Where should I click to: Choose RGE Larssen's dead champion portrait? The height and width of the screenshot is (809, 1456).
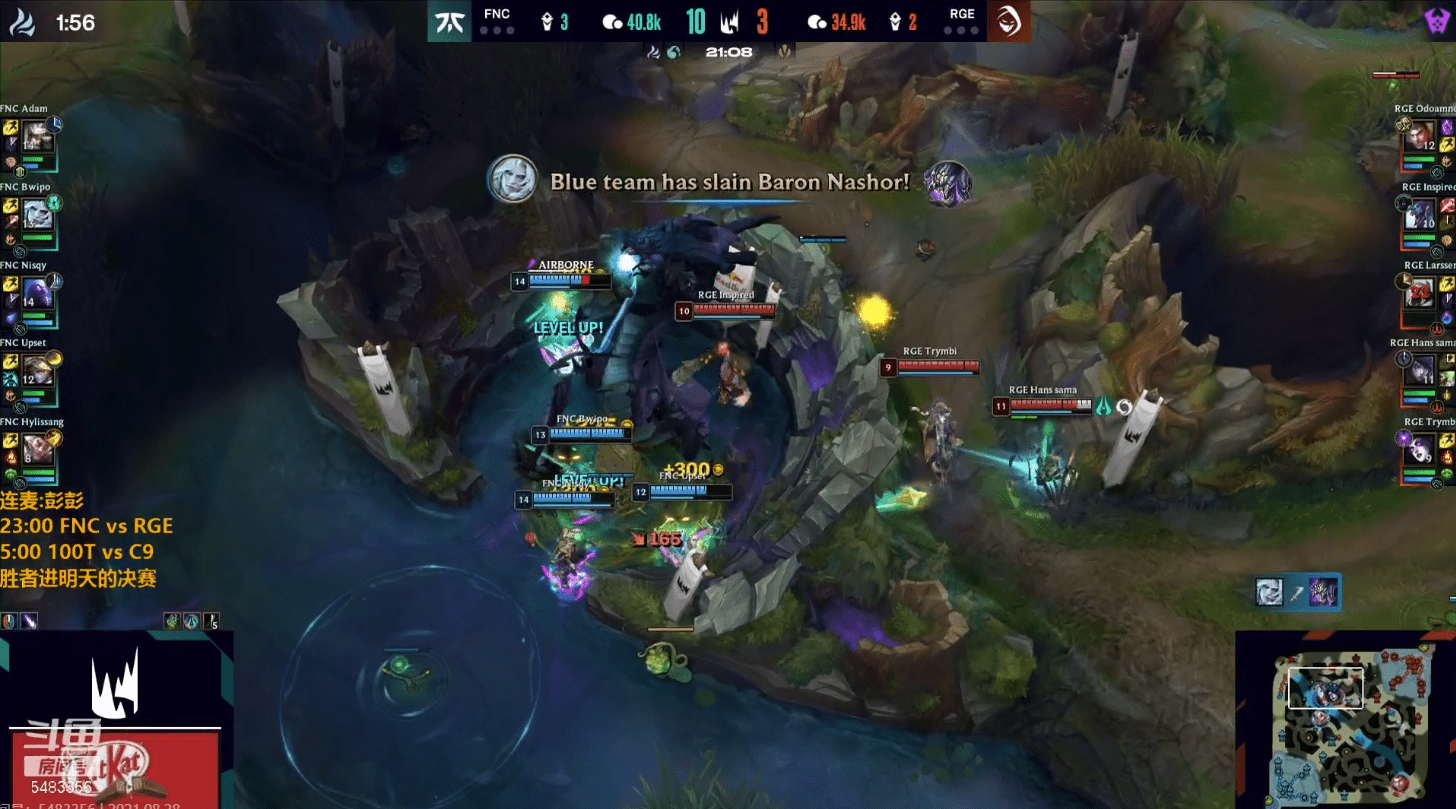[1420, 293]
